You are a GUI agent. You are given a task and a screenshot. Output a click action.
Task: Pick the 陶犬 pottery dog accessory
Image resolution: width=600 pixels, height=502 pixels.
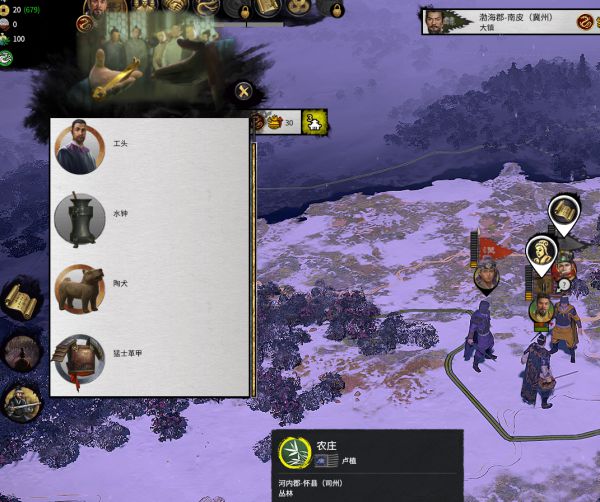click(x=79, y=289)
